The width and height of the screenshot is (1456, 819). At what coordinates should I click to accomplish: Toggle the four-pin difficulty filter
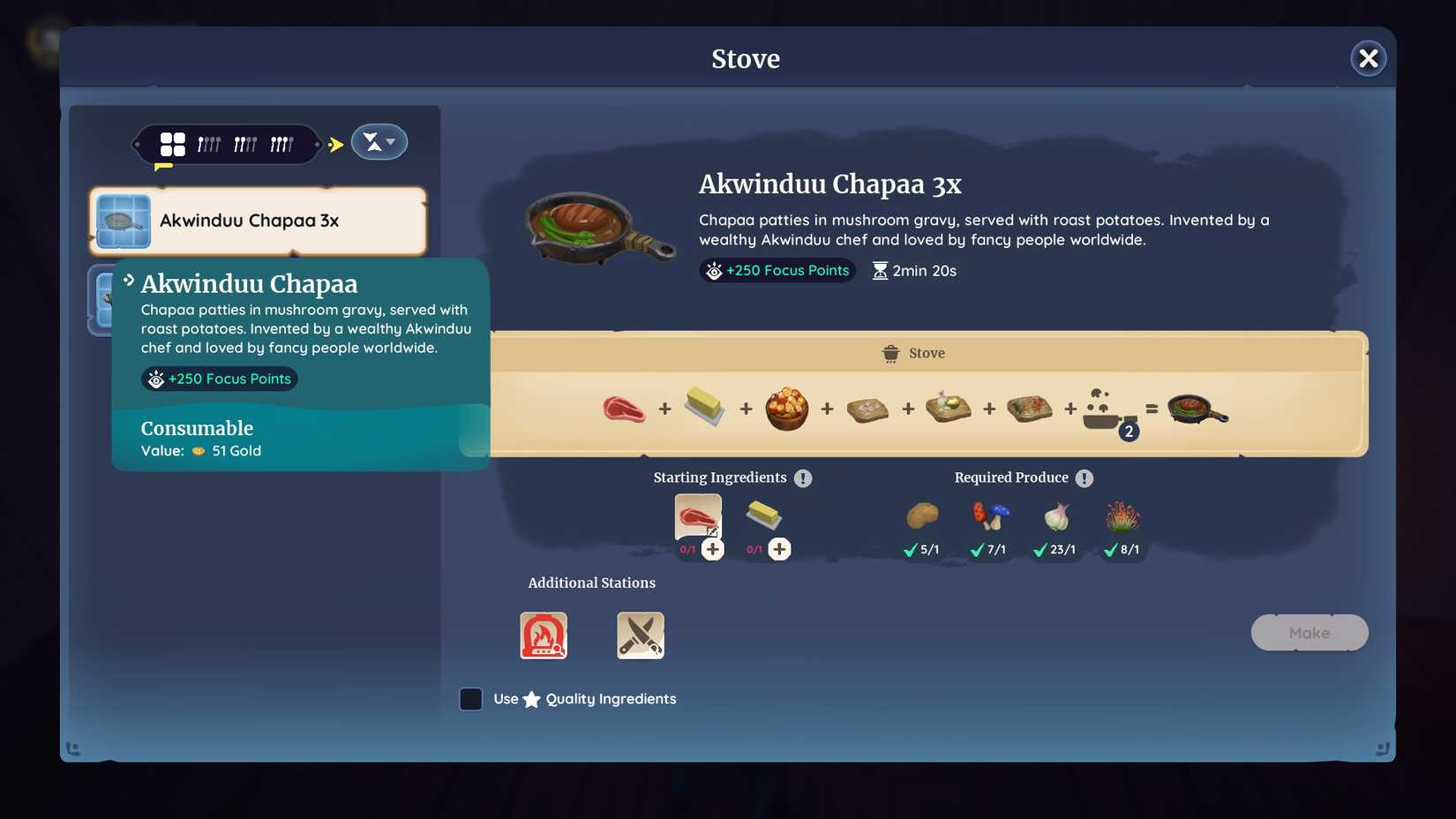click(282, 142)
